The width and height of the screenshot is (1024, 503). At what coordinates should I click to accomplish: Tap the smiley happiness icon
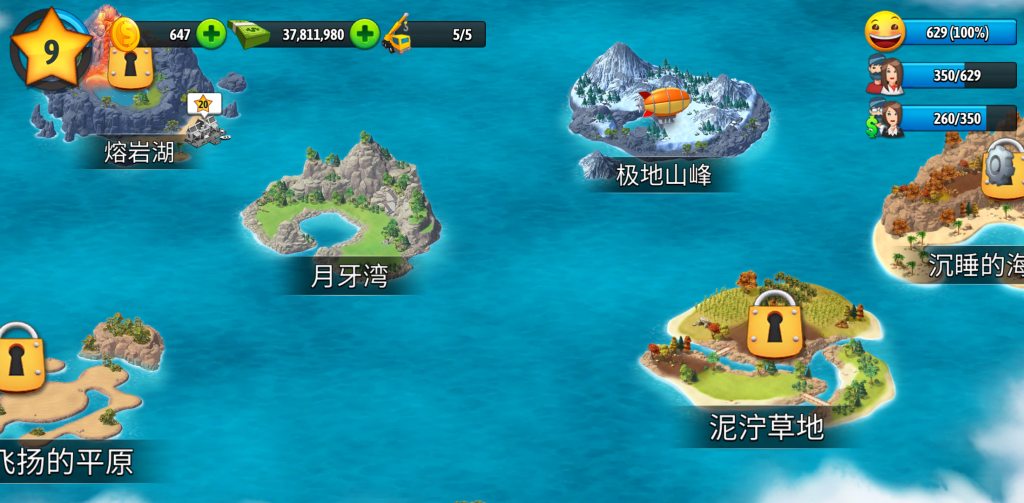coord(884,32)
